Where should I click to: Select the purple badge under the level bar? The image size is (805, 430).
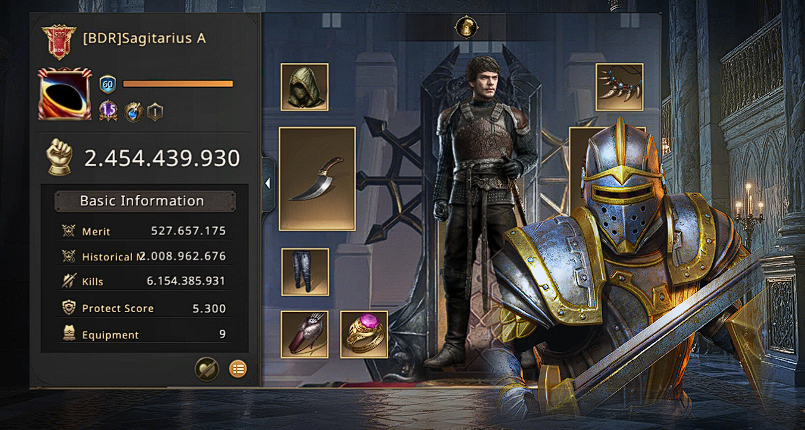coord(109,112)
